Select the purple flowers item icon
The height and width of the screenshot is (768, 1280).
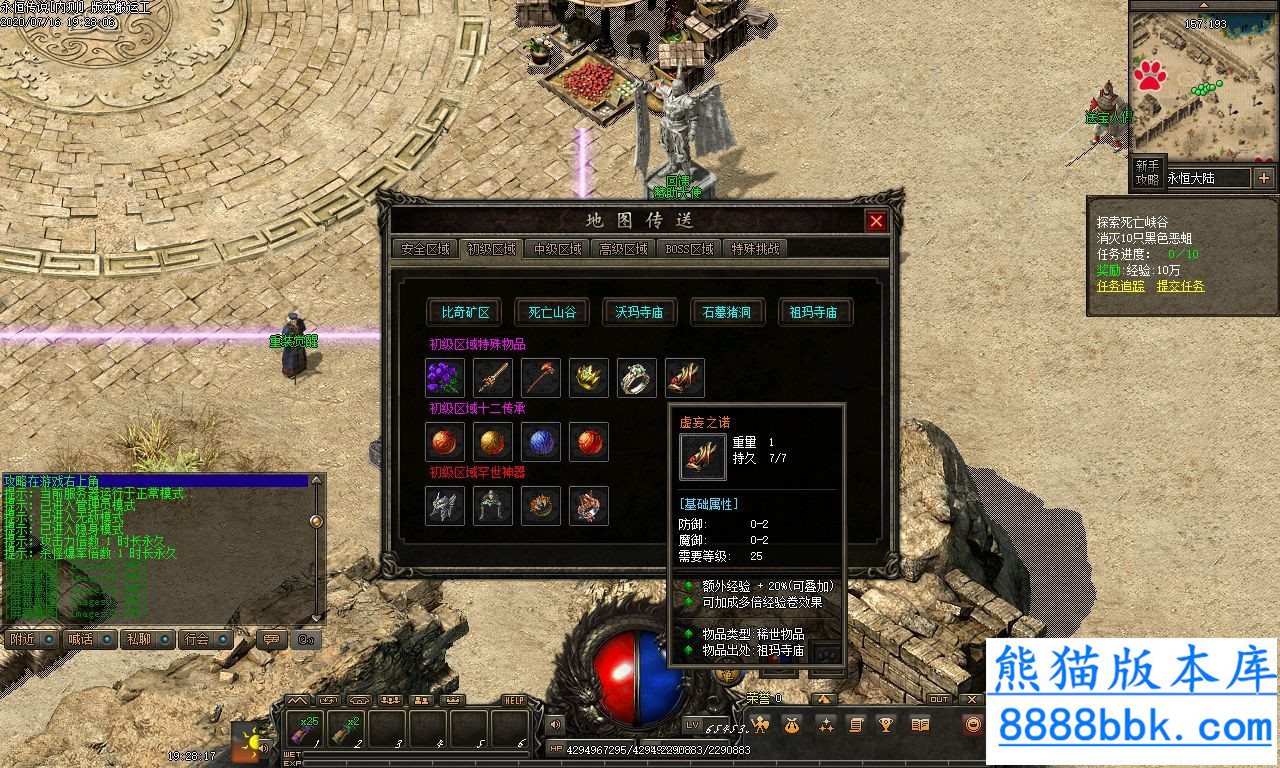pyautogui.click(x=445, y=378)
